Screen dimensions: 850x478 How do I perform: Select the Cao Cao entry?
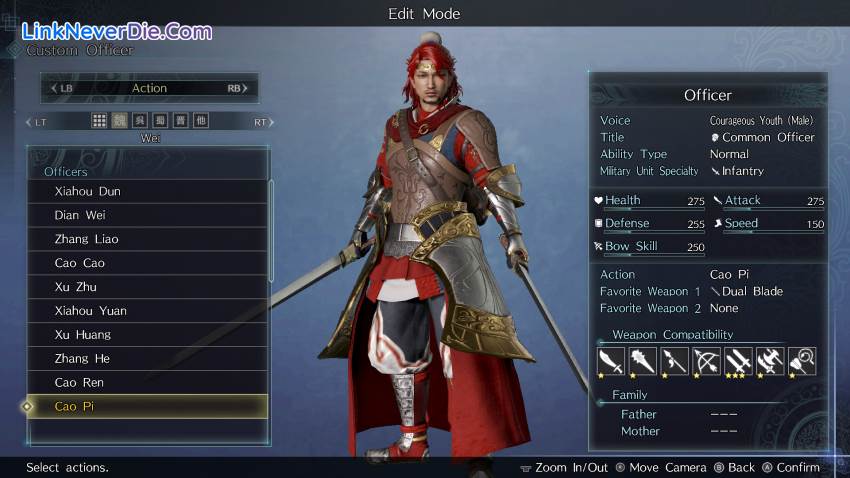point(147,263)
